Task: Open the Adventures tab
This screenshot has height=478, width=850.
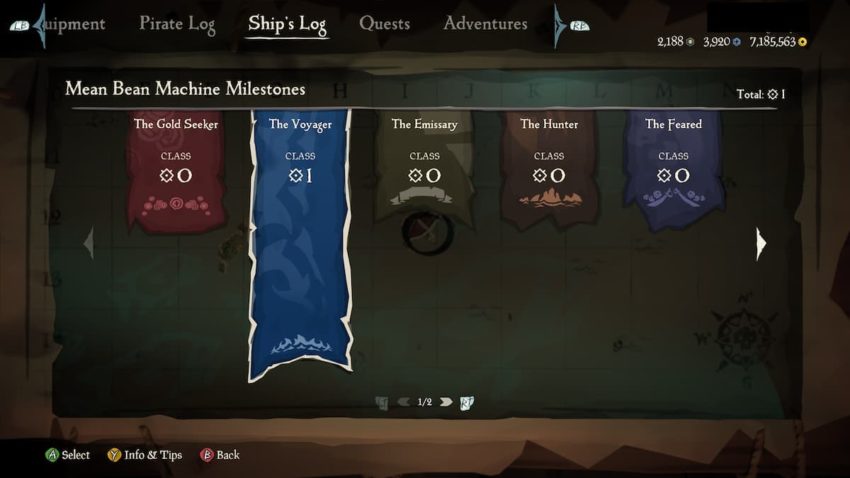Action: (x=485, y=24)
